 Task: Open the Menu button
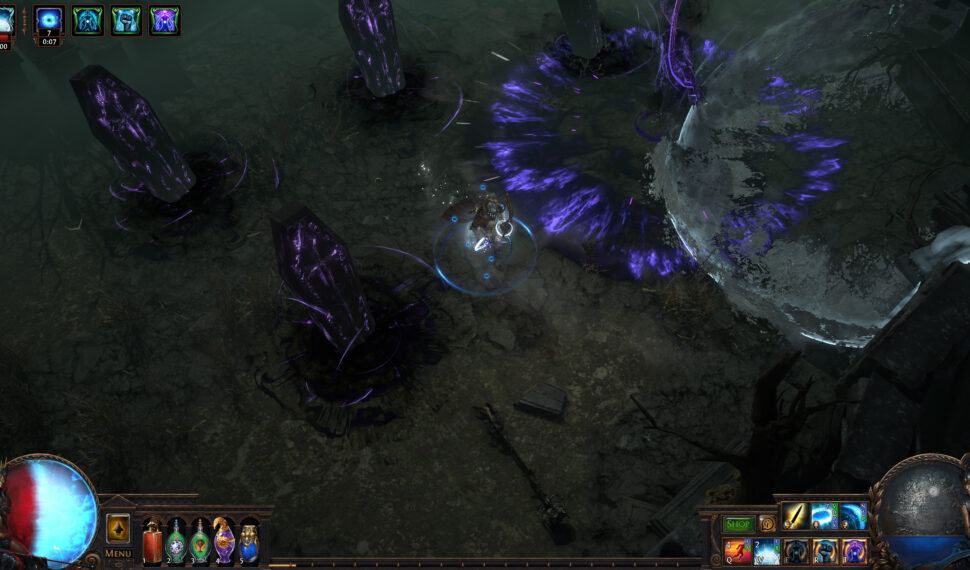(118, 553)
